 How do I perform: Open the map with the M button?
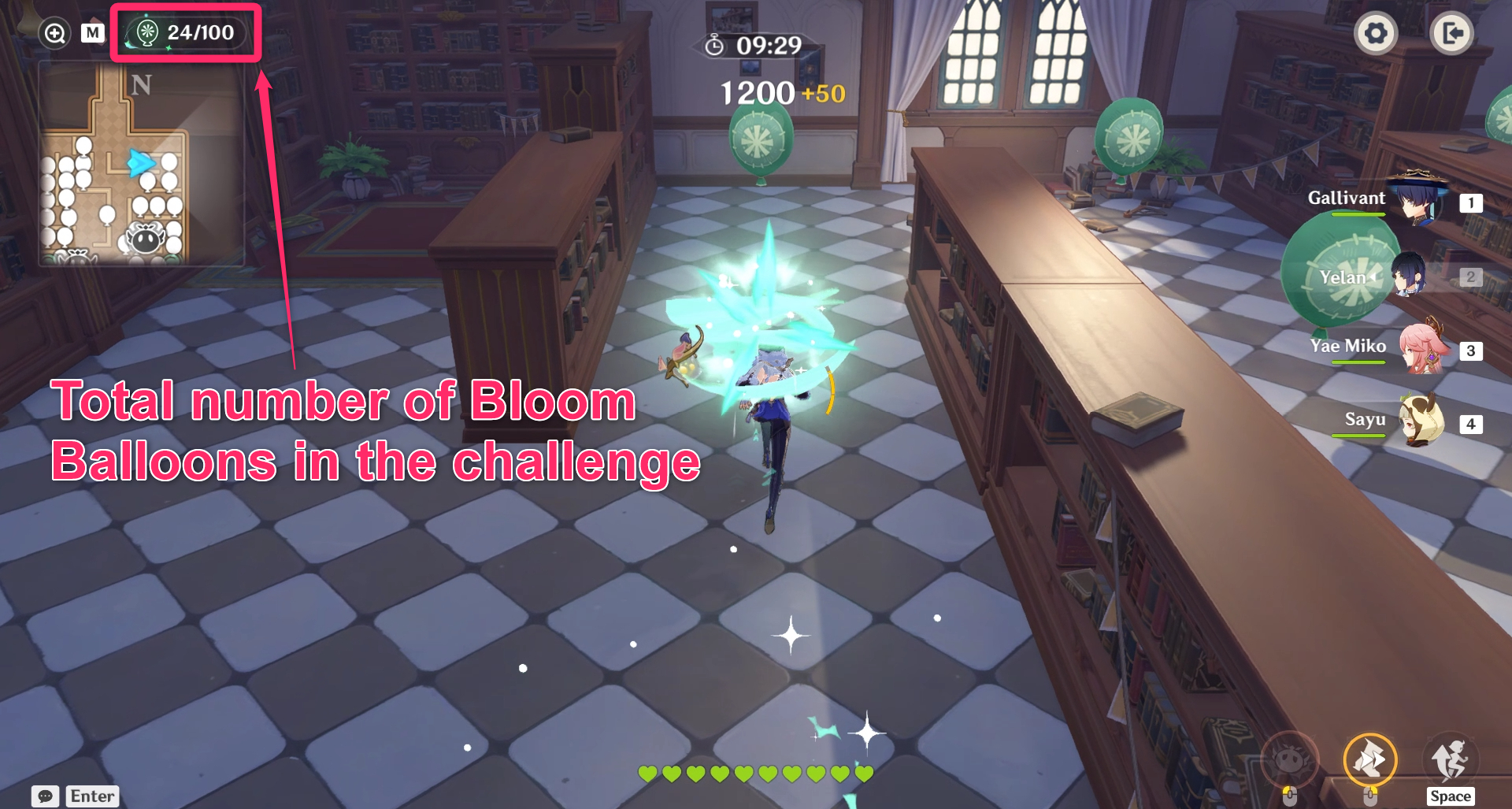coord(92,33)
